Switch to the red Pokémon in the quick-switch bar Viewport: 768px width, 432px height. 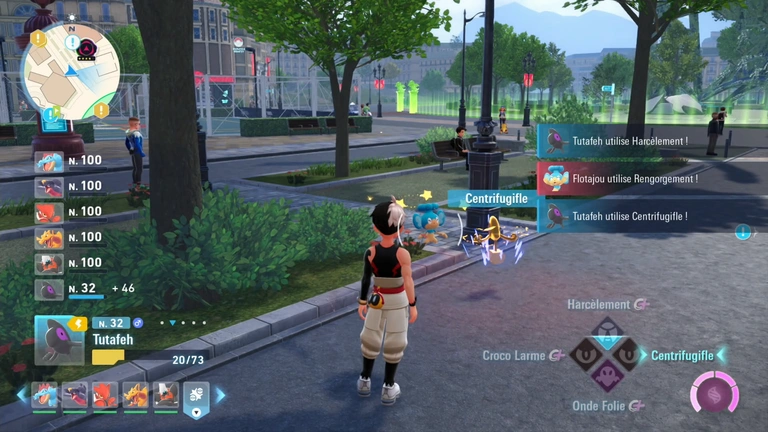coord(105,396)
